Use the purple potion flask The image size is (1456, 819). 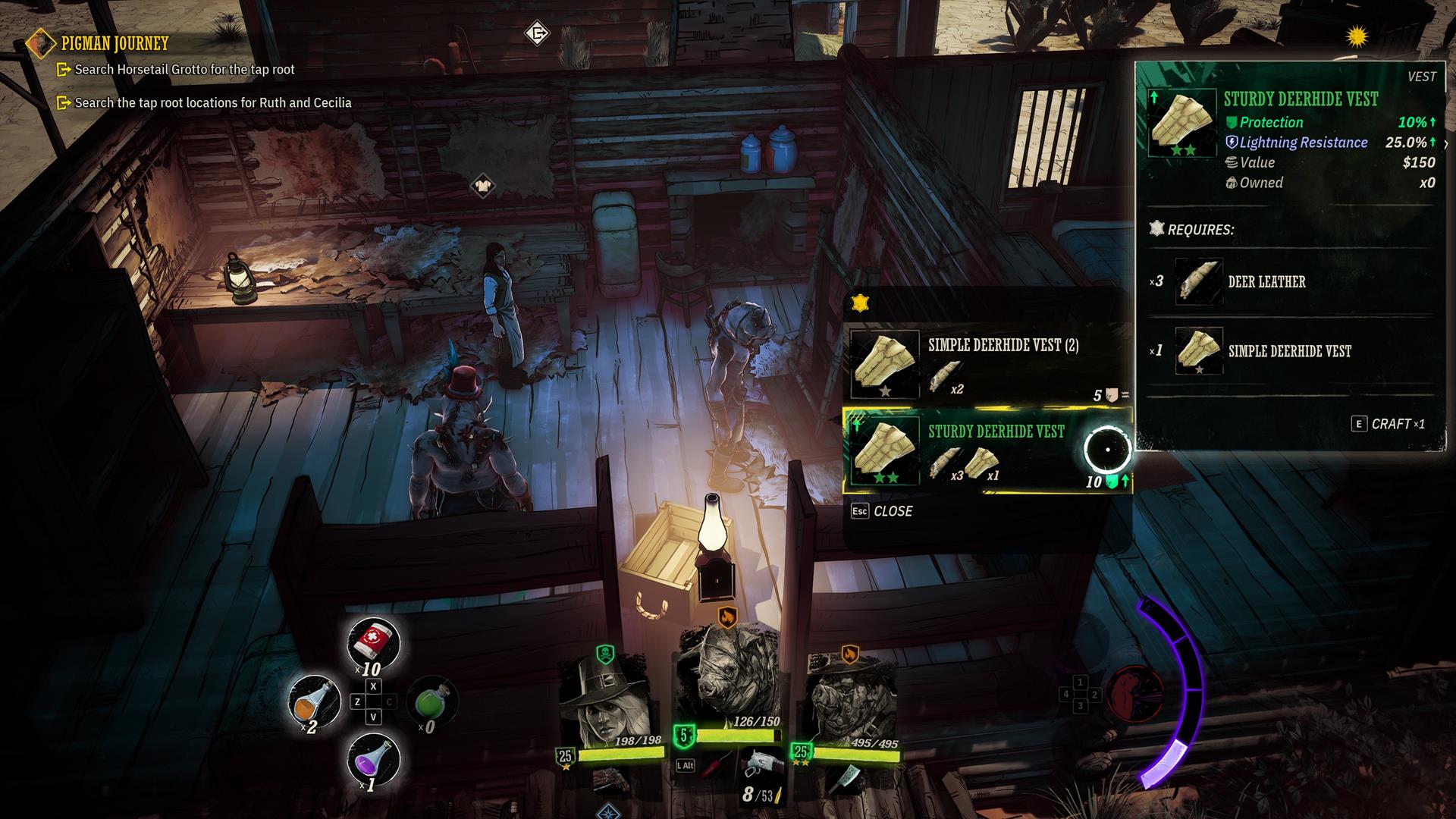coord(373,758)
